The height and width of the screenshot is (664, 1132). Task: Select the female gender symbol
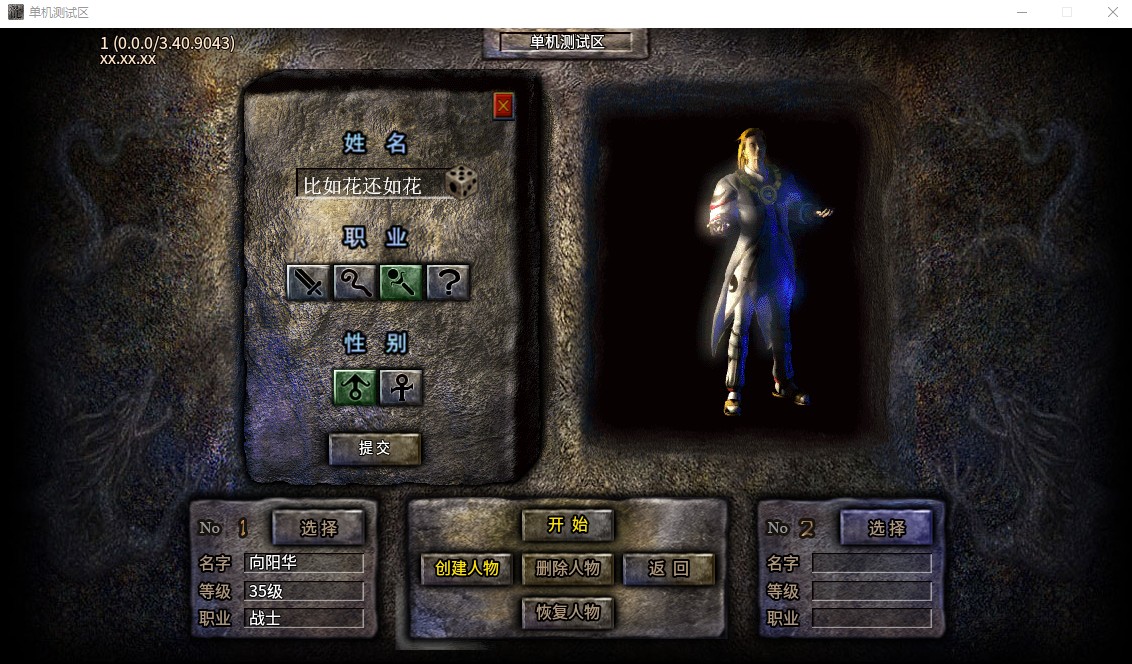[x=401, y=387]
